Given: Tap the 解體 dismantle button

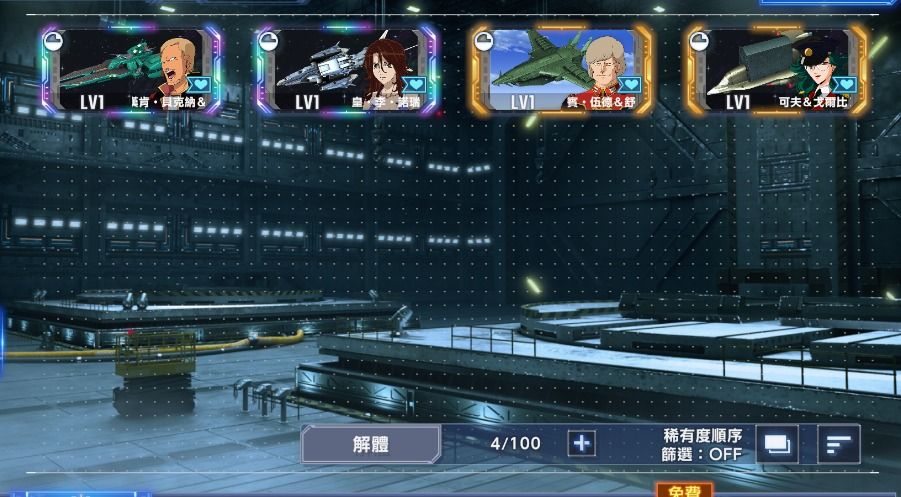Looking at the screenshot, I should click(371, 444).
